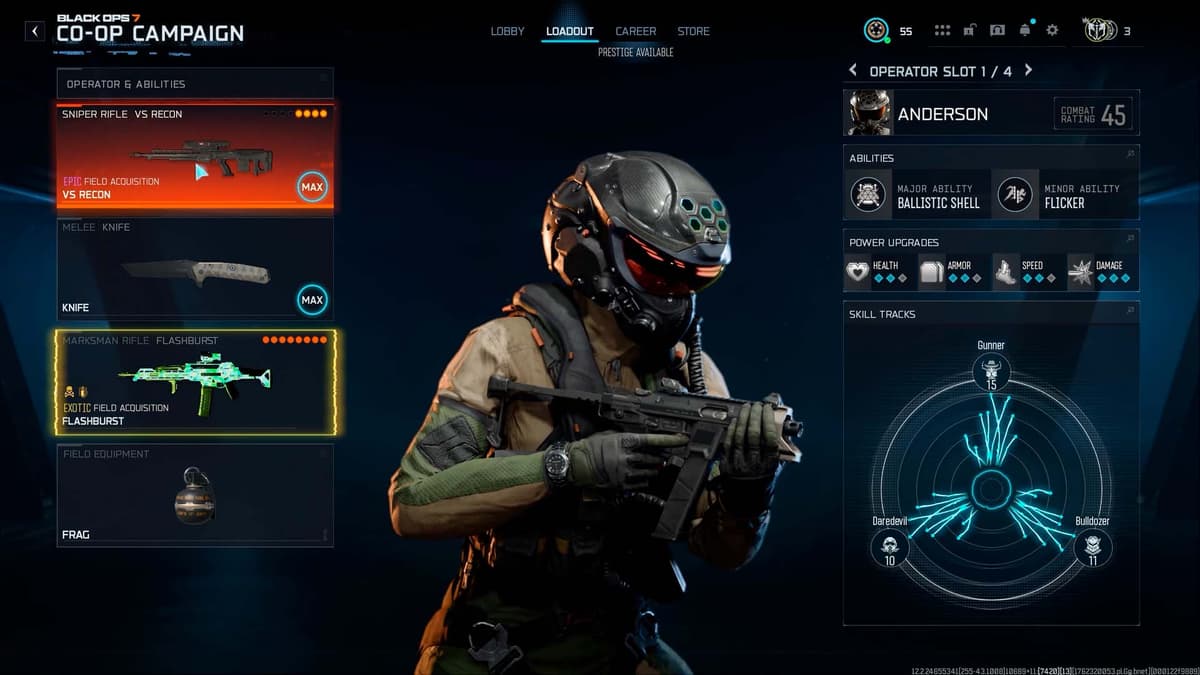The image size is (1200, 675).
Task: Open the settings gear icon
Action: (x=1052, y=31)
